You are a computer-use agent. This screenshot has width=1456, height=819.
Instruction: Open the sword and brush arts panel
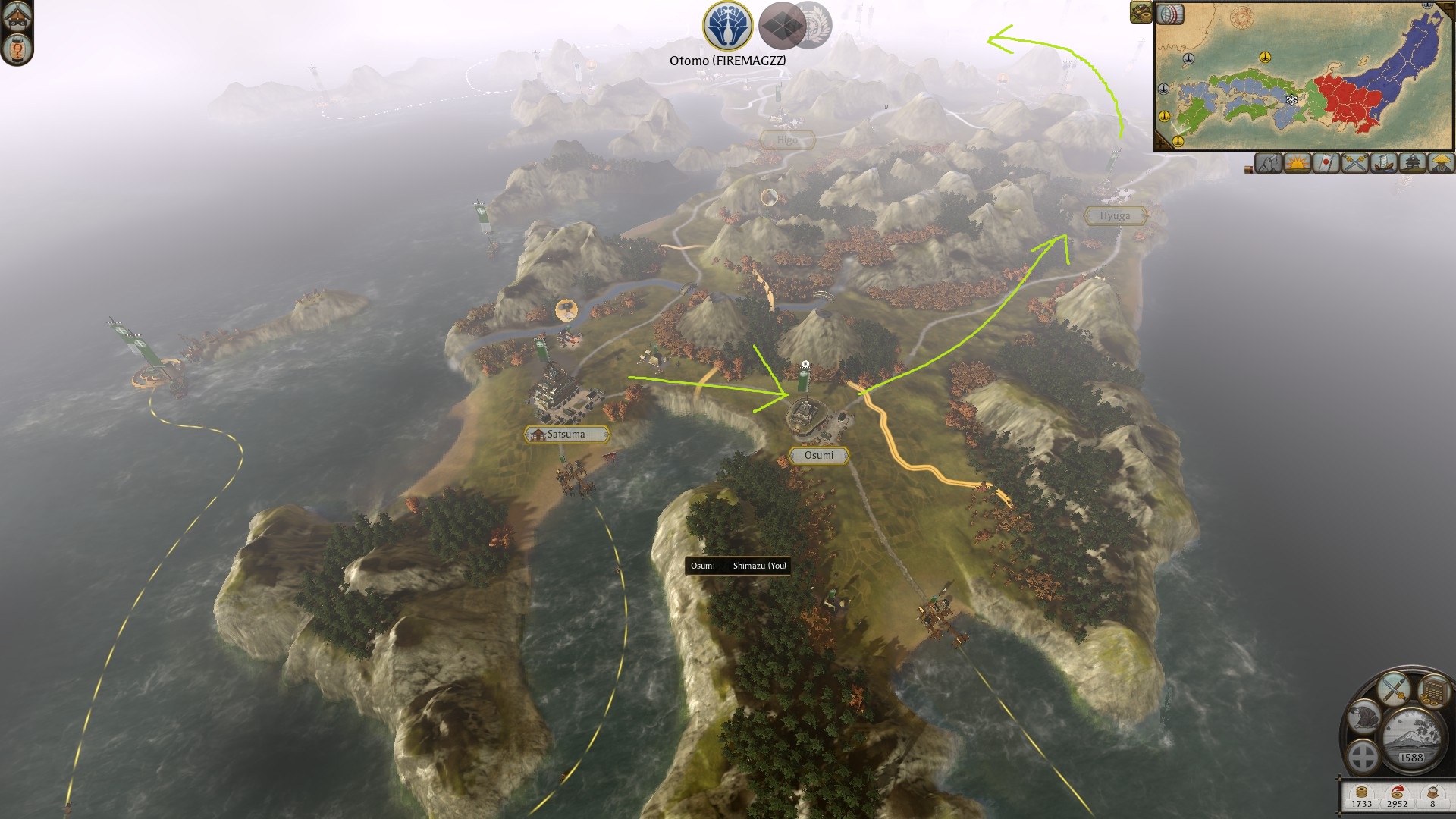click(1394, 689)
